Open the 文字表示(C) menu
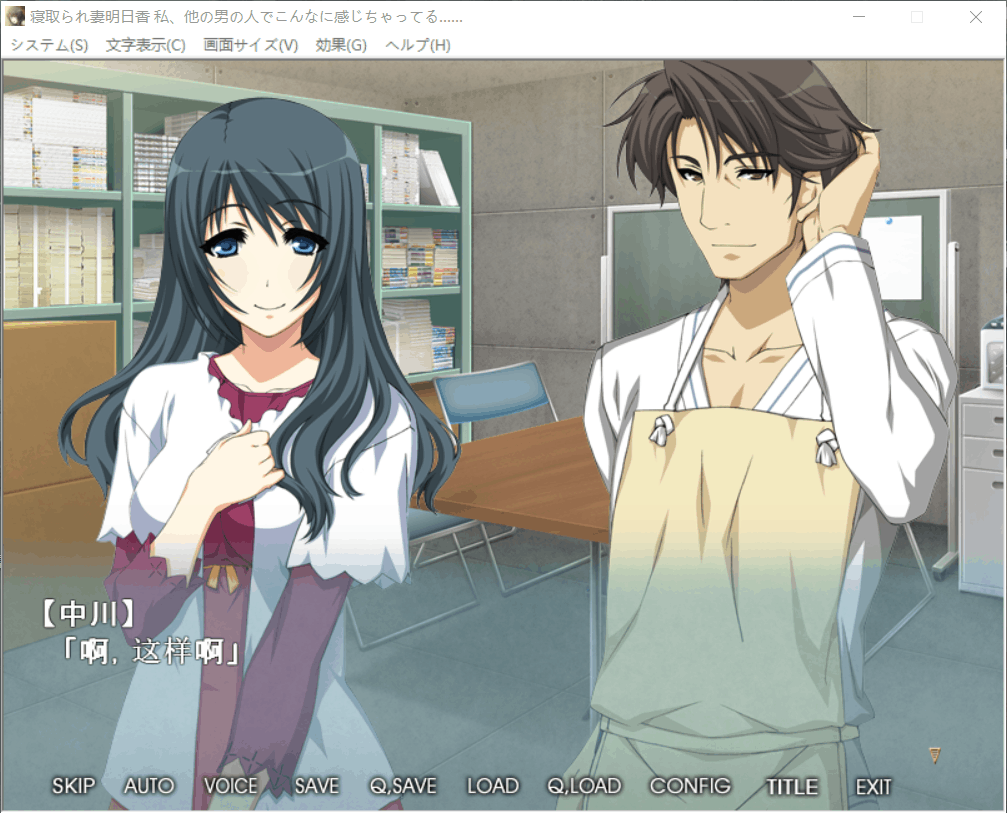Viewport: 1007px width, 813px height. (x=145, y=45)
